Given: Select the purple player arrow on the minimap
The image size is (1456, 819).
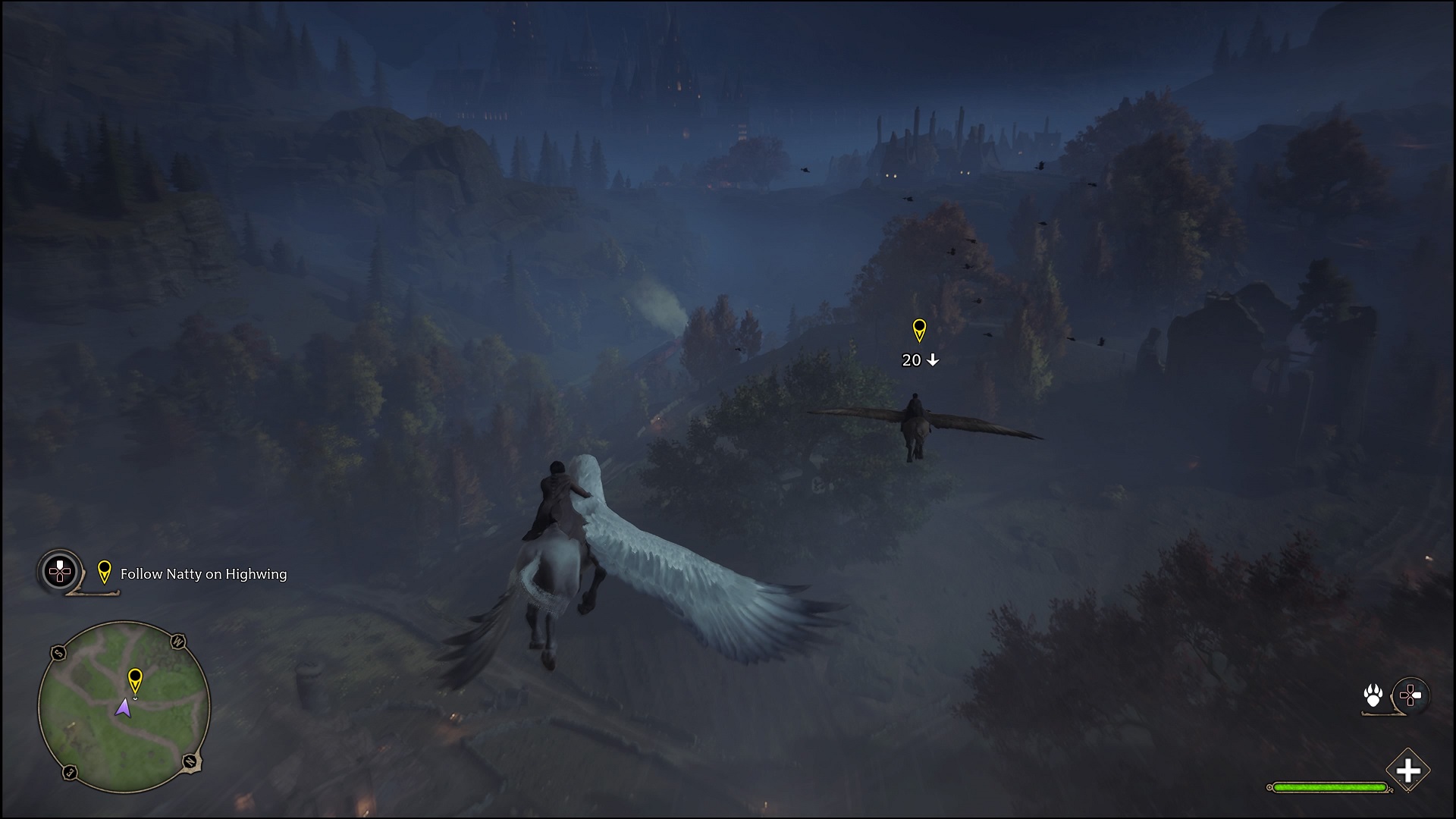Looking at the screenshot, I should pos(124,707).
